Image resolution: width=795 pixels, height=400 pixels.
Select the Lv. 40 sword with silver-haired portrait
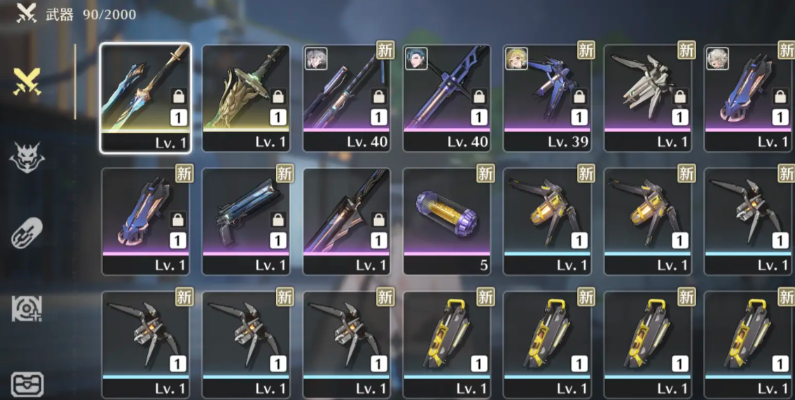pos(346,96)
